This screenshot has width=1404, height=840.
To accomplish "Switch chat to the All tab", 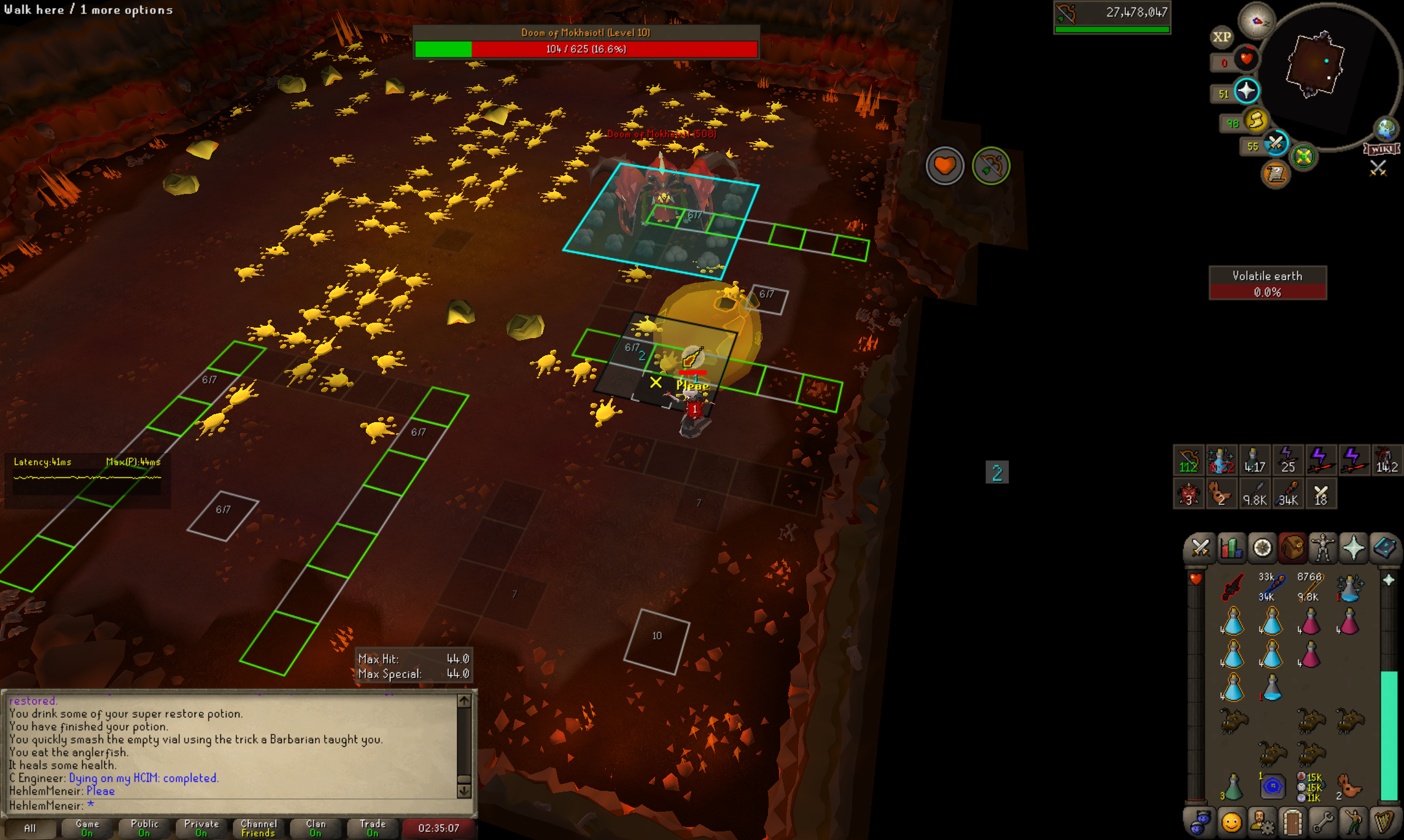I will pyautogui.click(x=29, y=828).
